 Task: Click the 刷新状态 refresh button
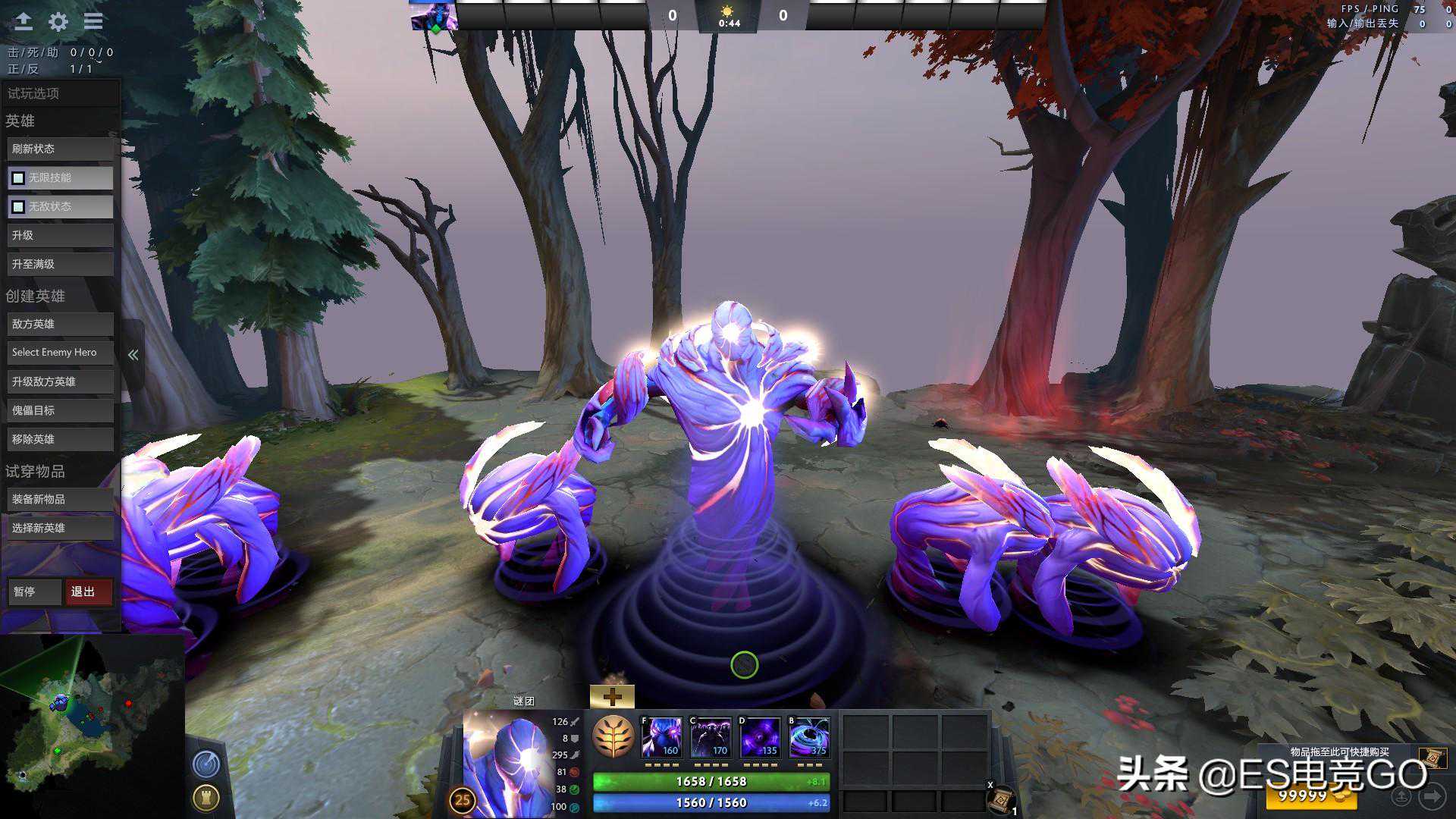60,149
